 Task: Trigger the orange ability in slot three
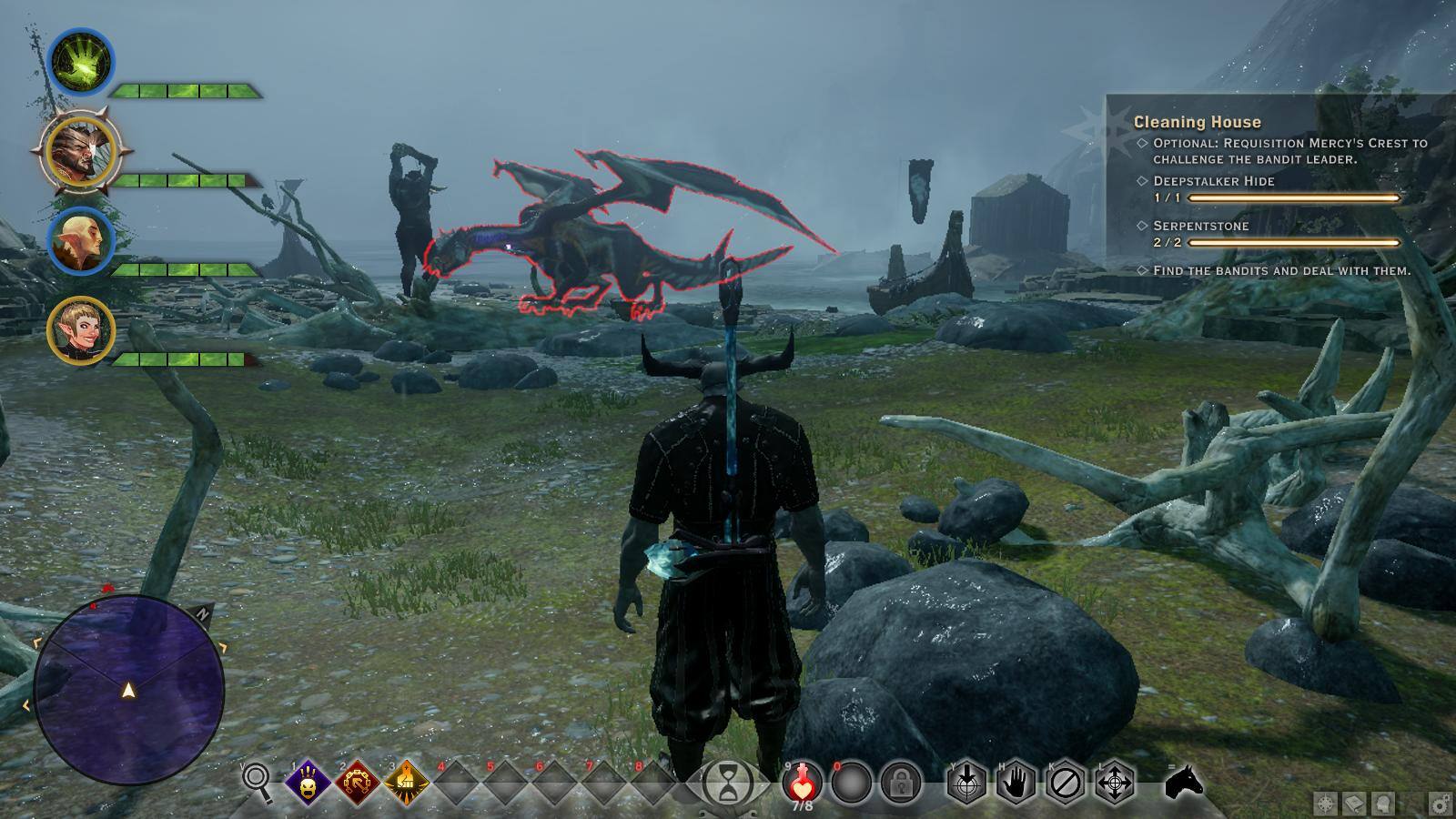(x=407, y=782)
